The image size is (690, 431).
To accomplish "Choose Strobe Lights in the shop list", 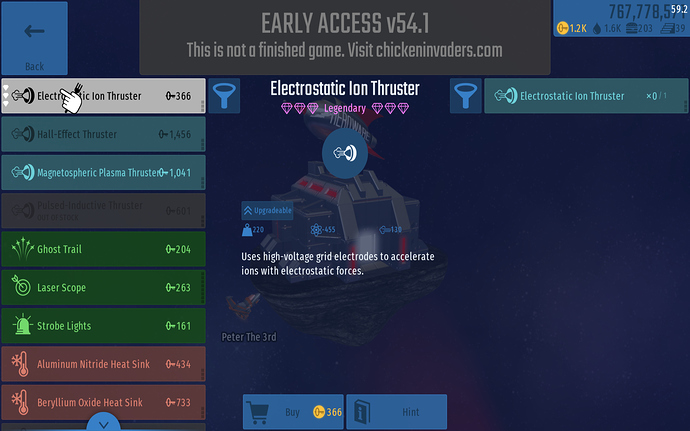I will (x=104, y=326).
